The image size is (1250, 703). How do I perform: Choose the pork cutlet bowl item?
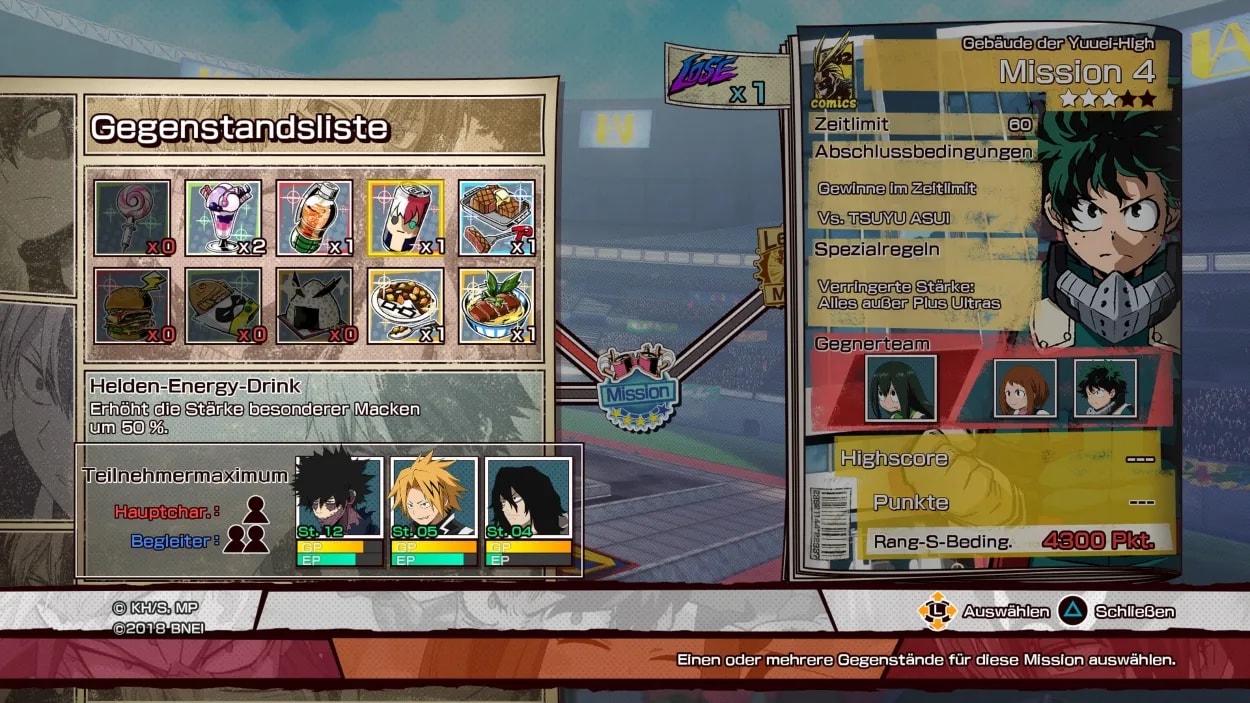click(496, 306)
